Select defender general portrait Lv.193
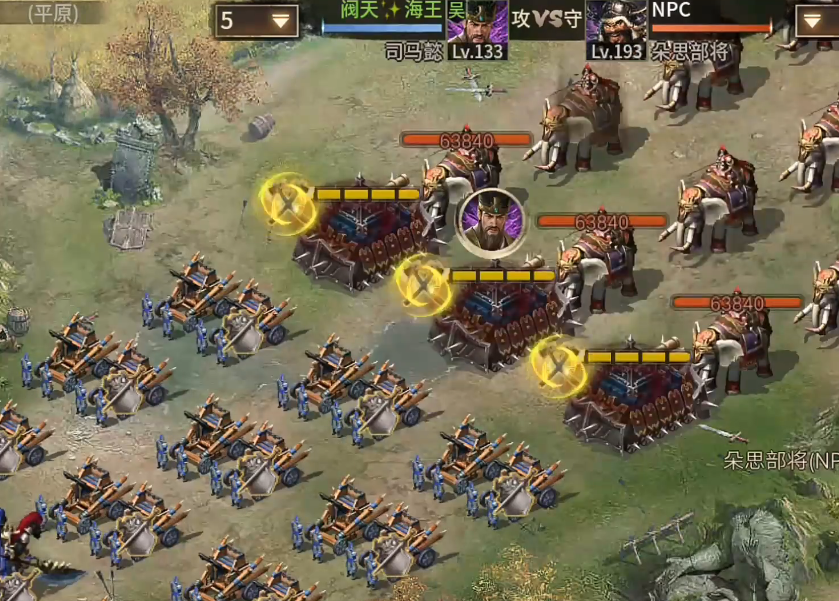839x601 pixels. pyautogui.click(x=616, y=22)
